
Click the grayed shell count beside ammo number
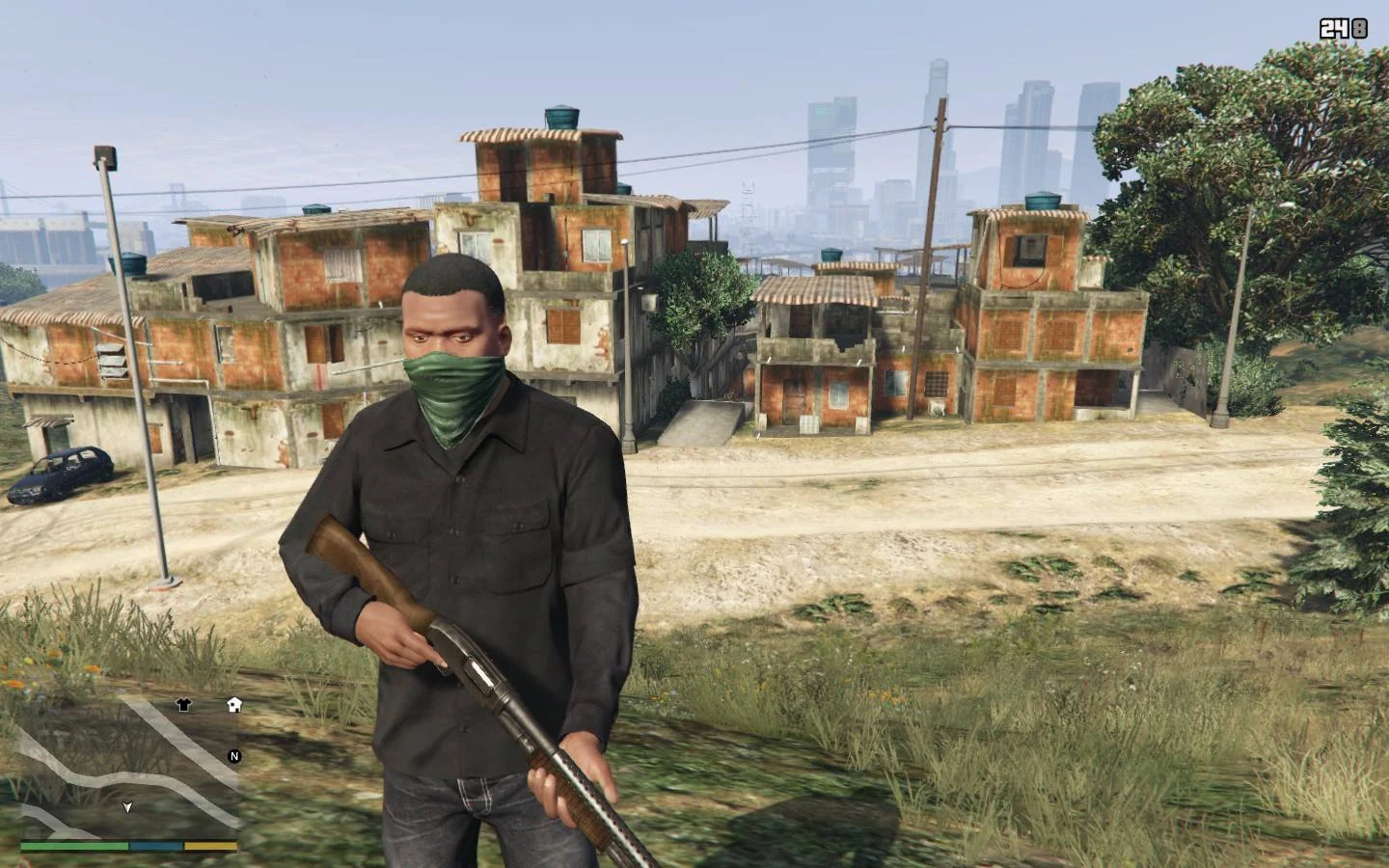coord(1361,29)
